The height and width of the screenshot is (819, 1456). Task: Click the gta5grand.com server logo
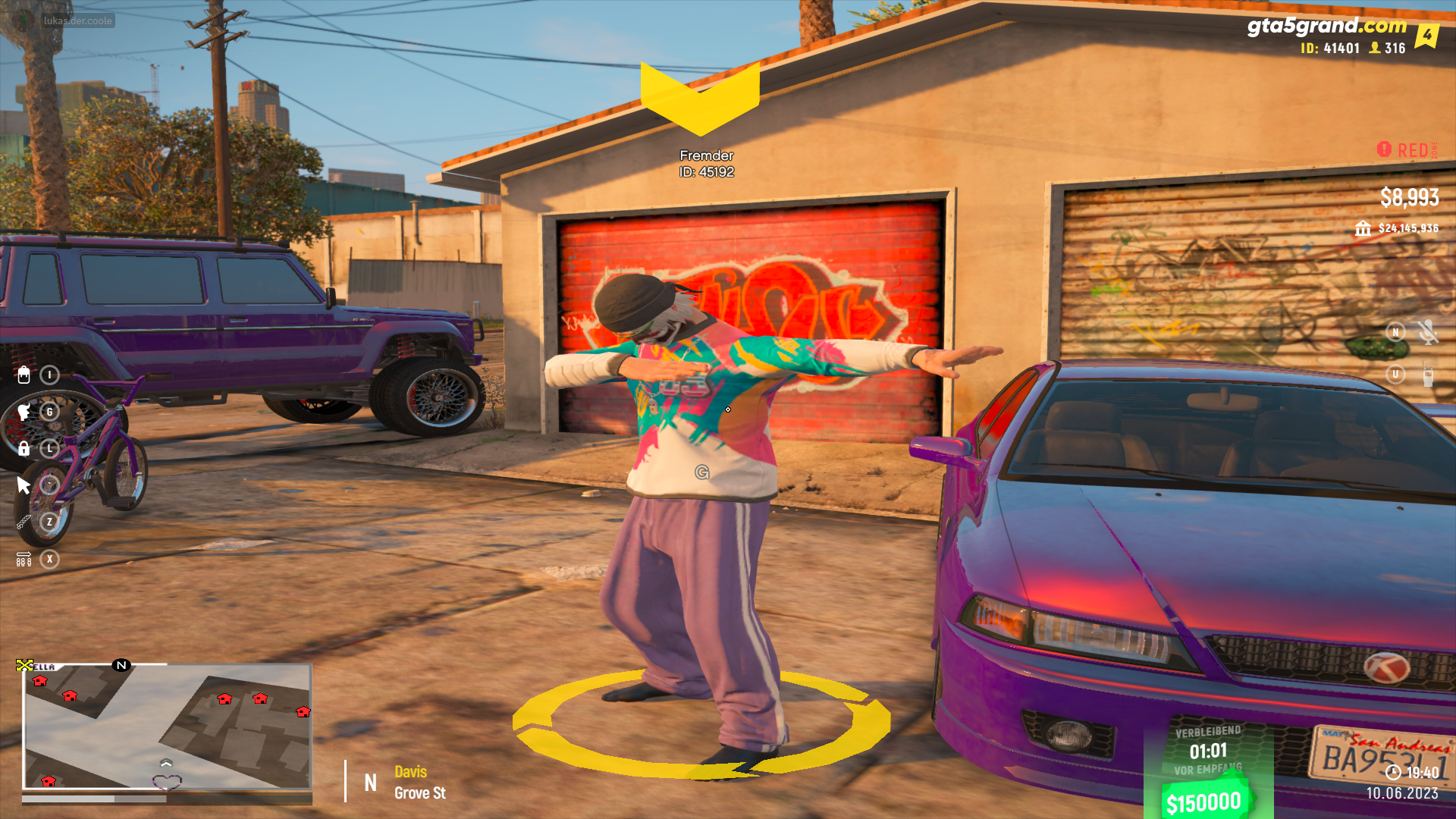1326,26
